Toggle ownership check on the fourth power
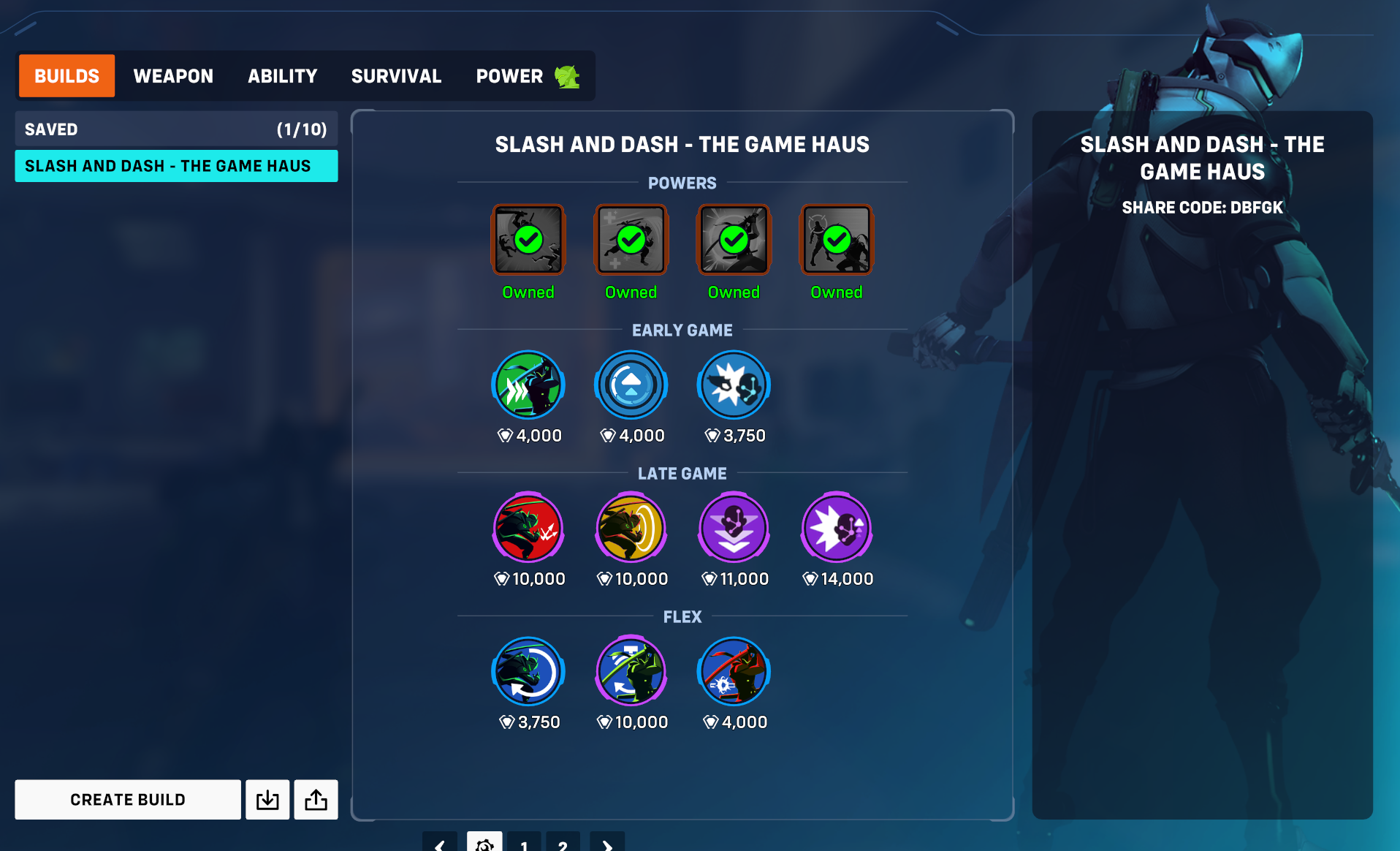This screenshot has width=1400, height=851. [836, 239]
